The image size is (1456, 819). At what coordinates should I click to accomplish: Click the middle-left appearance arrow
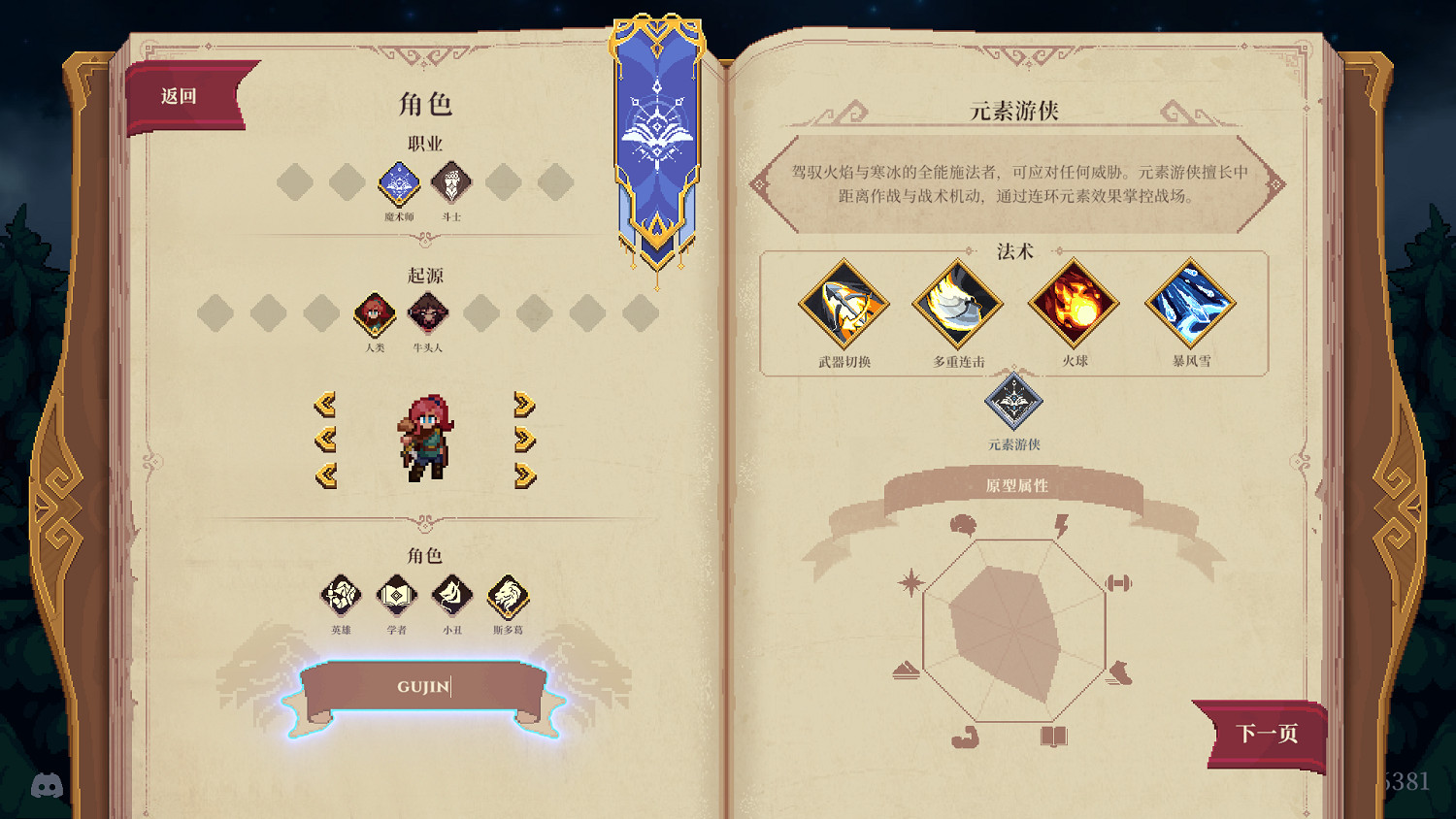pos(326,441)
